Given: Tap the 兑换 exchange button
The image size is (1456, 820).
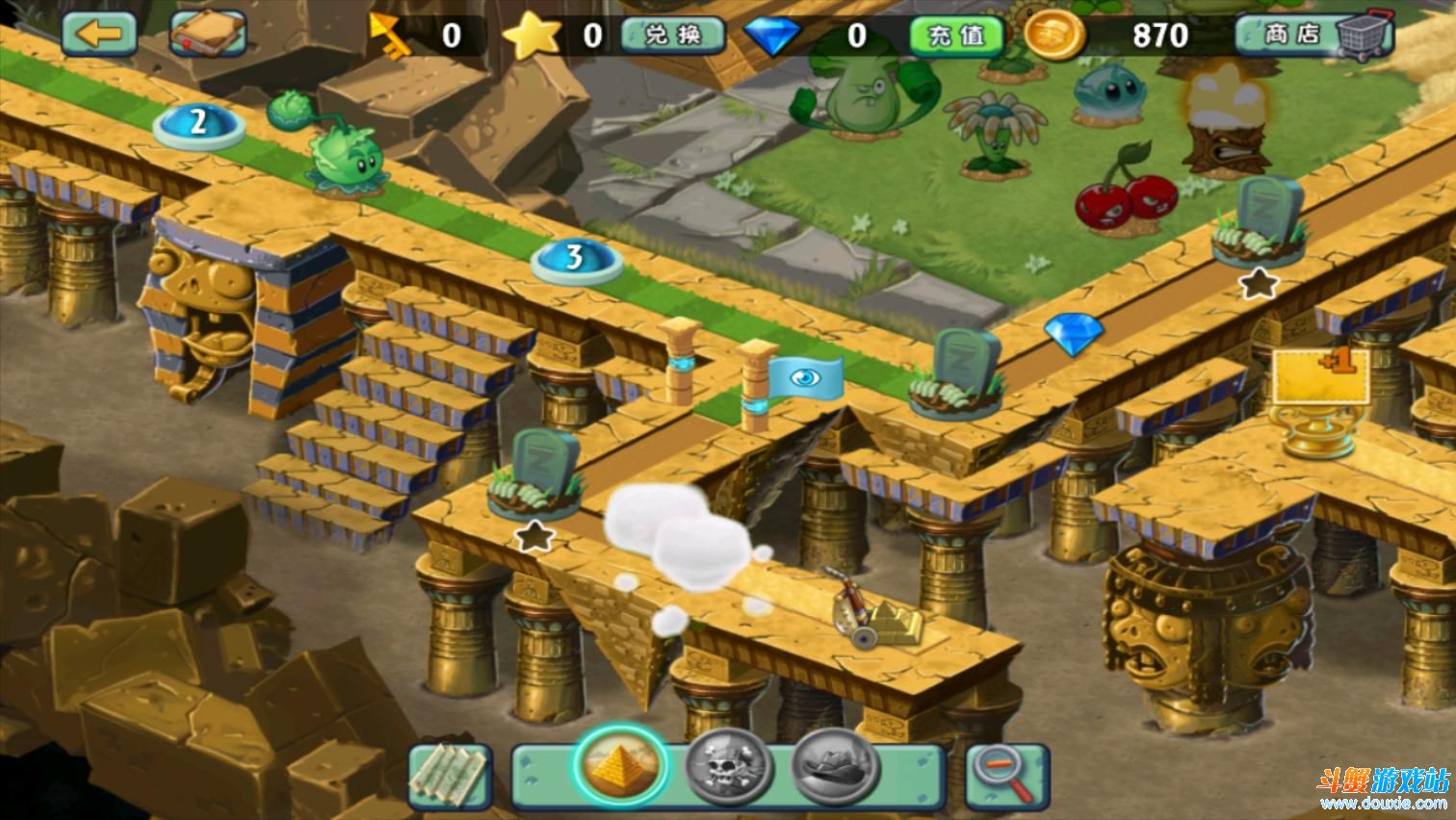Looking at the screenshot, I should pos(673,36).
